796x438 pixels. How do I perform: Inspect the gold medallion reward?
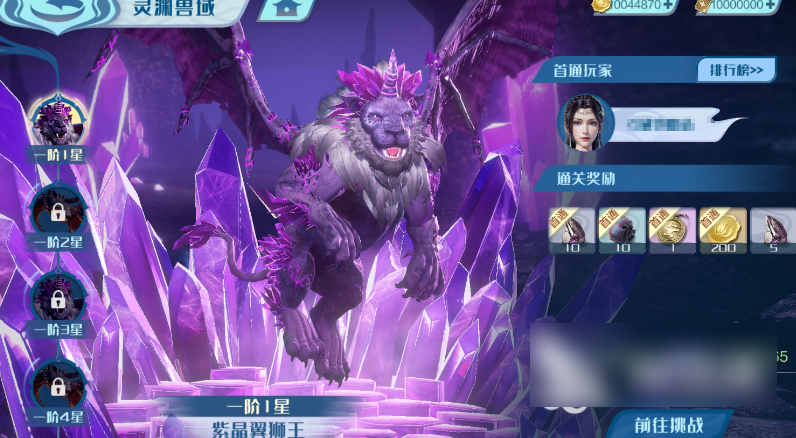[x=672, y=230]
